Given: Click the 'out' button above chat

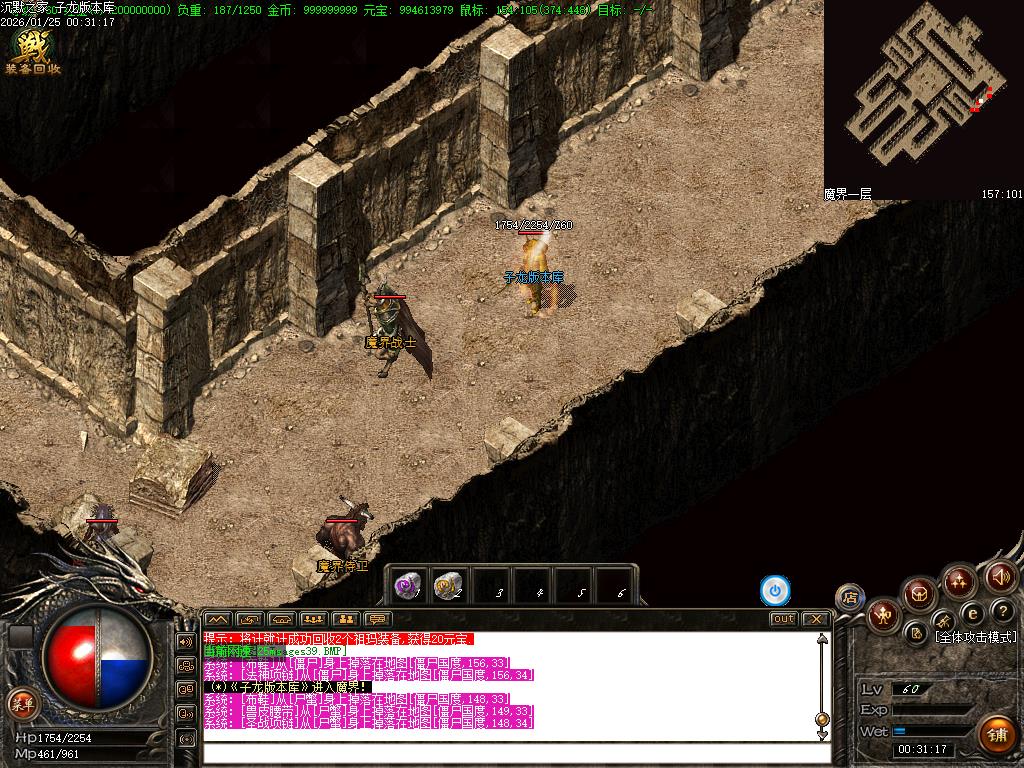Looking at the screenshot, I should [x=783, y=619].
